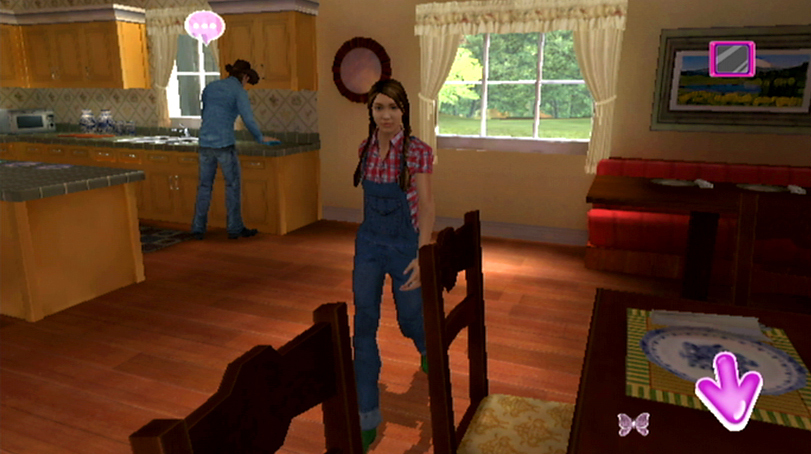Viewport: 811px width, 454px height.
Task: Select the small butterfly icon
Action: tap(633, 424)
